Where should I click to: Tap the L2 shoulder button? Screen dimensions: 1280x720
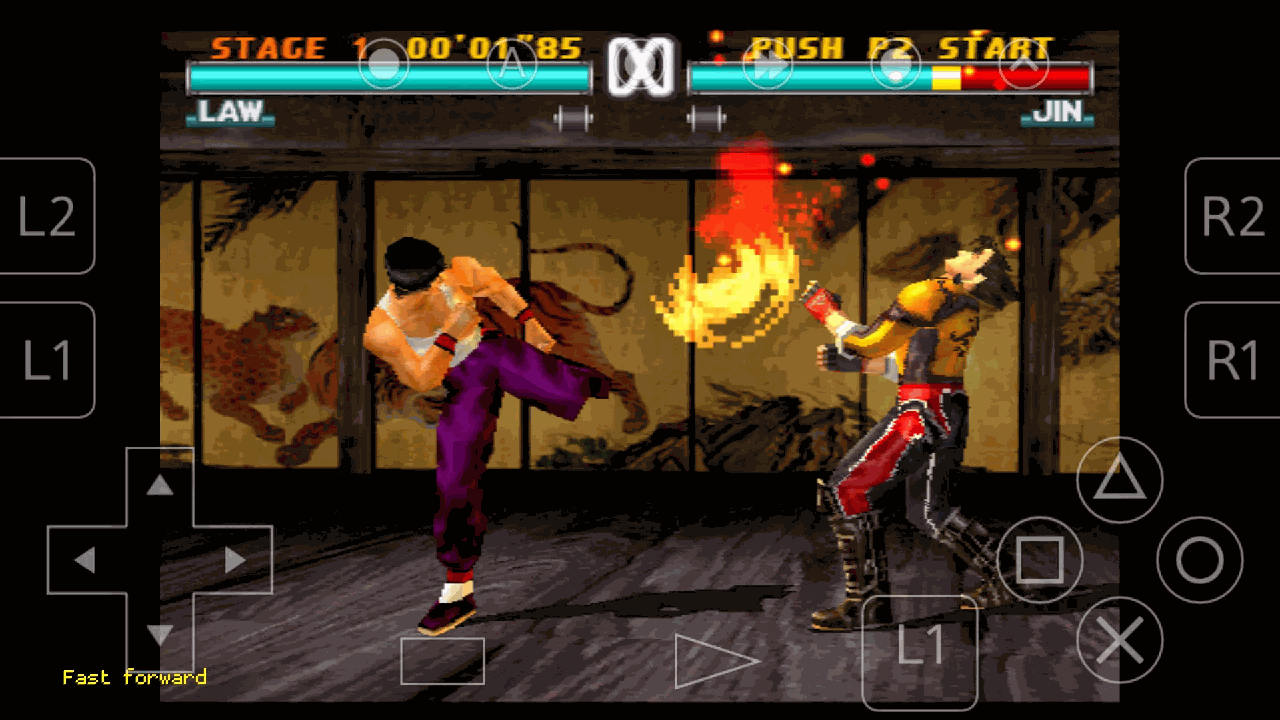pyautogui.click(x=47, y=216)
